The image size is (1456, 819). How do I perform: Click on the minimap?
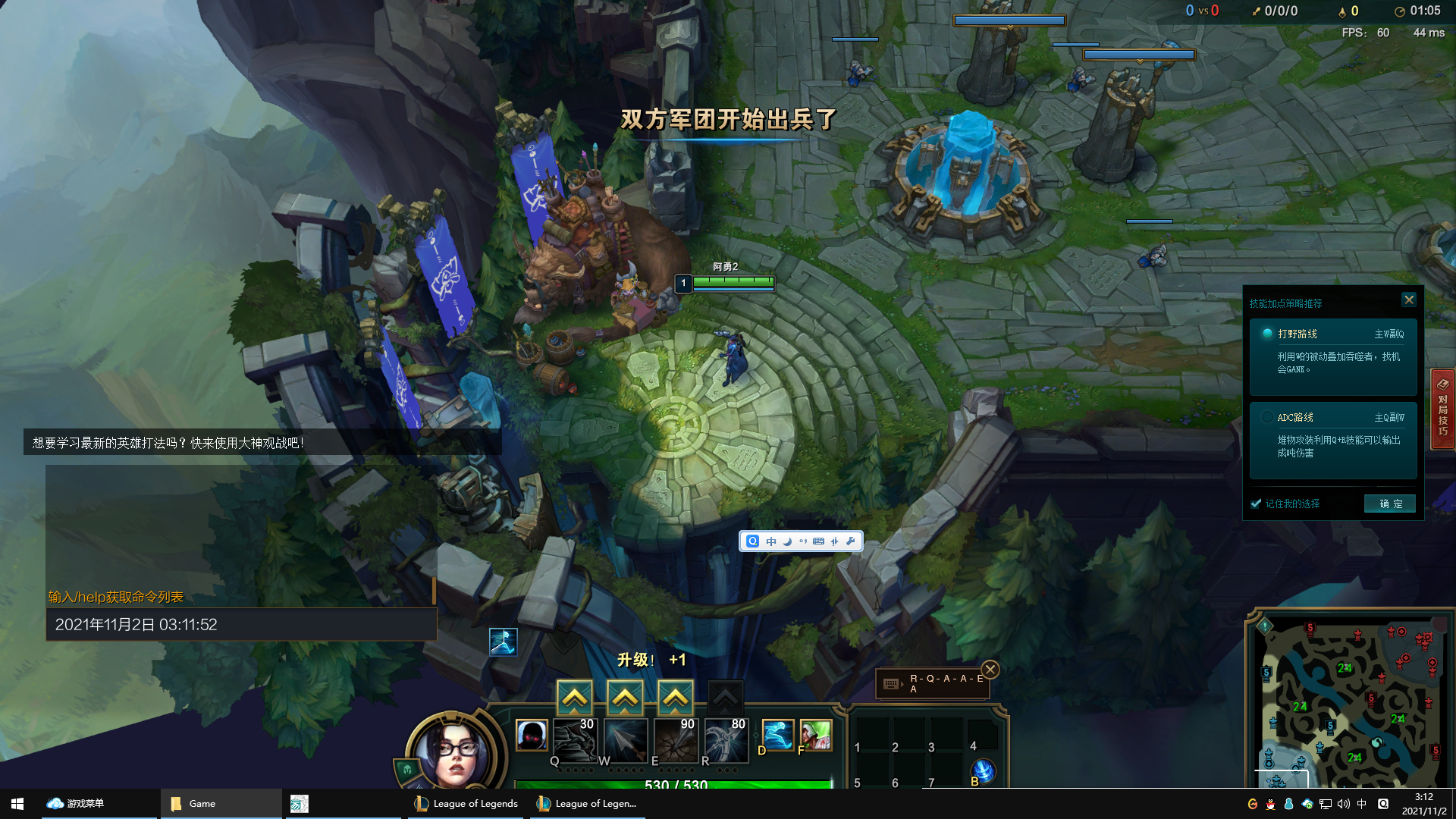[x=1350, y=701]
